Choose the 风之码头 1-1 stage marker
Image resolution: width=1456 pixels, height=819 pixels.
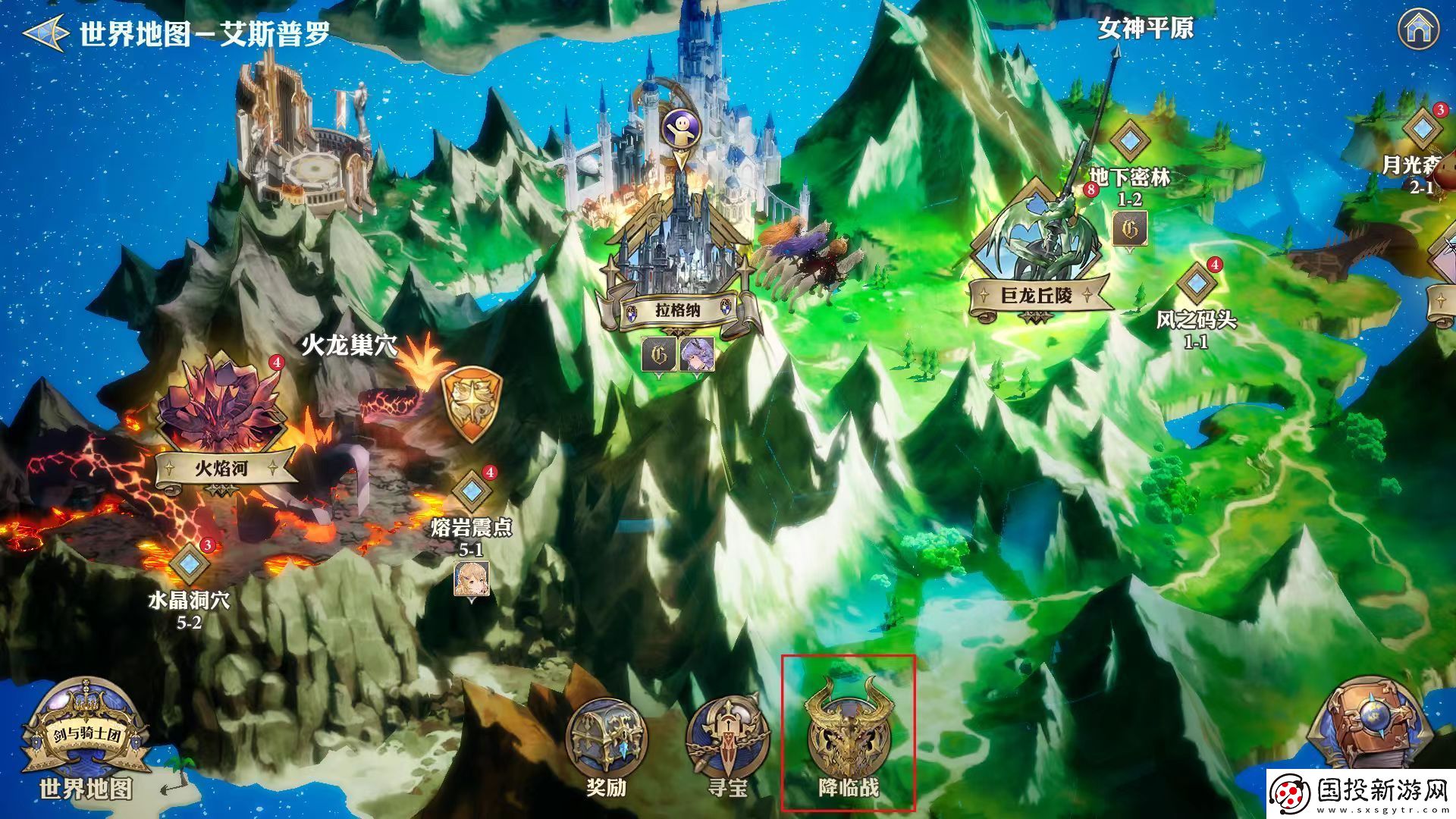tap(1196, 282)
